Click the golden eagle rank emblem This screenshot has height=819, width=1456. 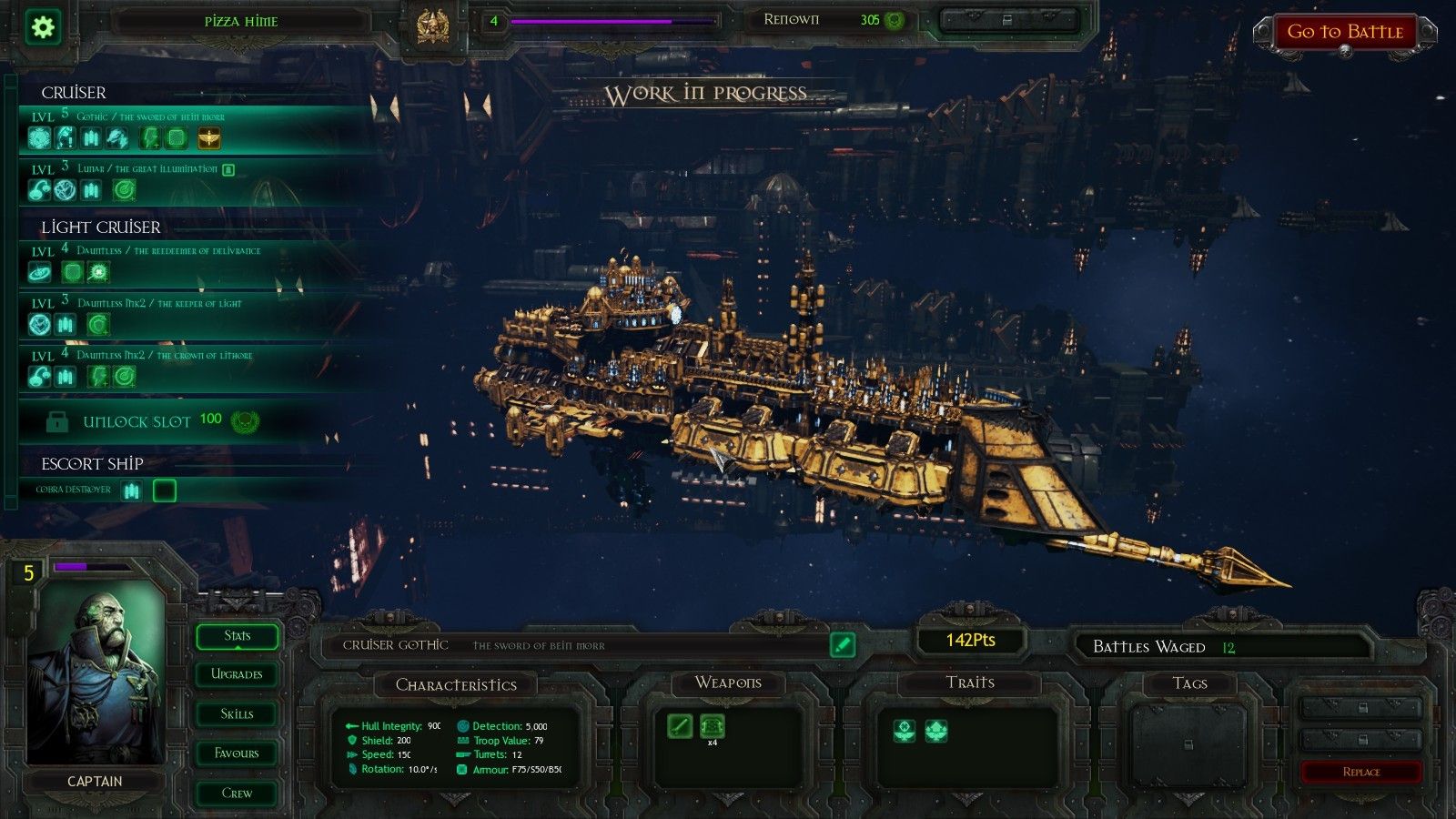[x=432, y=26]
